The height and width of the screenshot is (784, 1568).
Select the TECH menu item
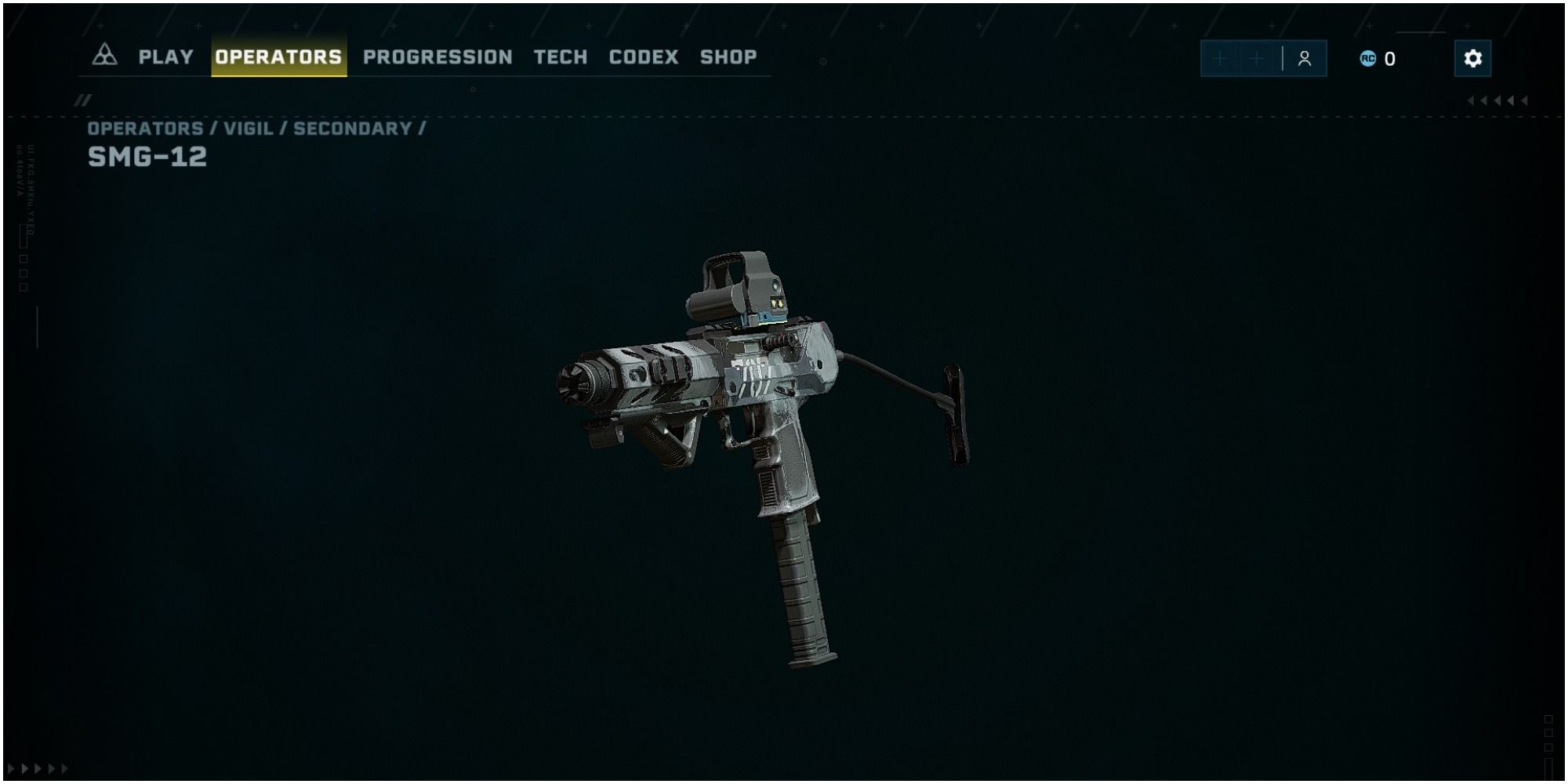click(560, 56)
